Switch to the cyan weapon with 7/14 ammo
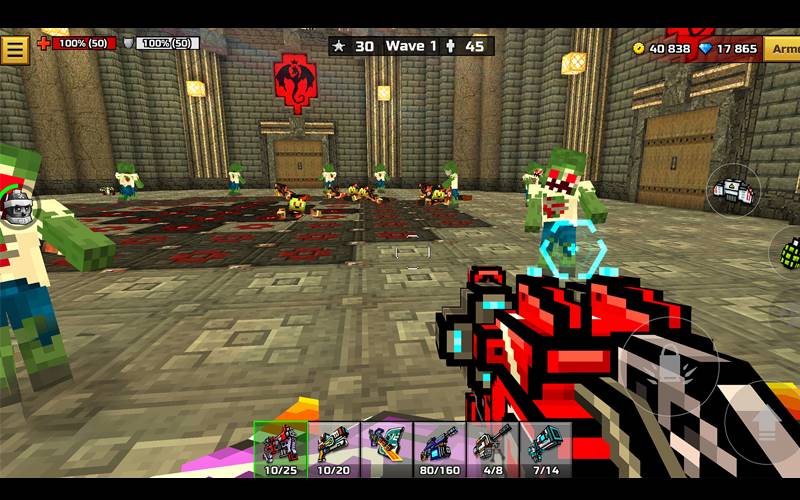The width and height of the screenshot is (800, 500). pos(544,448)
